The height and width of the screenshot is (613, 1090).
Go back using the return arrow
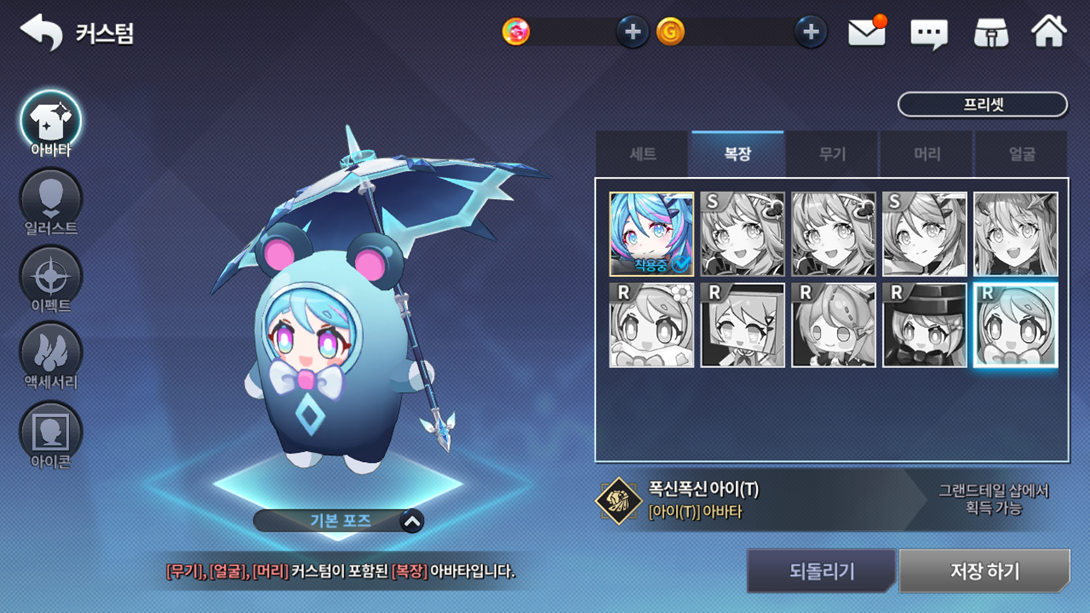click(x=41, y=33)
